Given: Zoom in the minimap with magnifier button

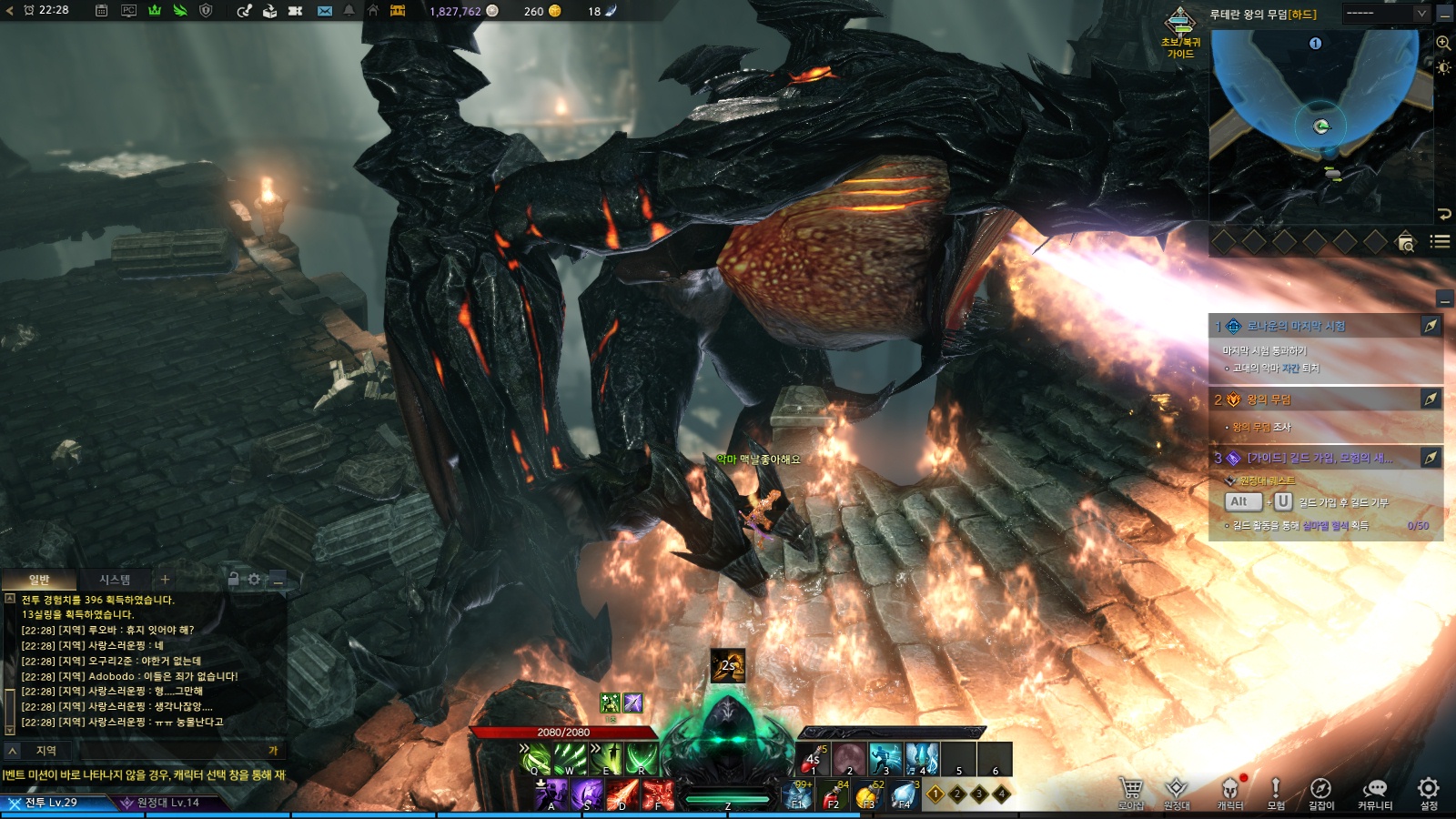Looking at the screenshot, I should click(1443, 44).
